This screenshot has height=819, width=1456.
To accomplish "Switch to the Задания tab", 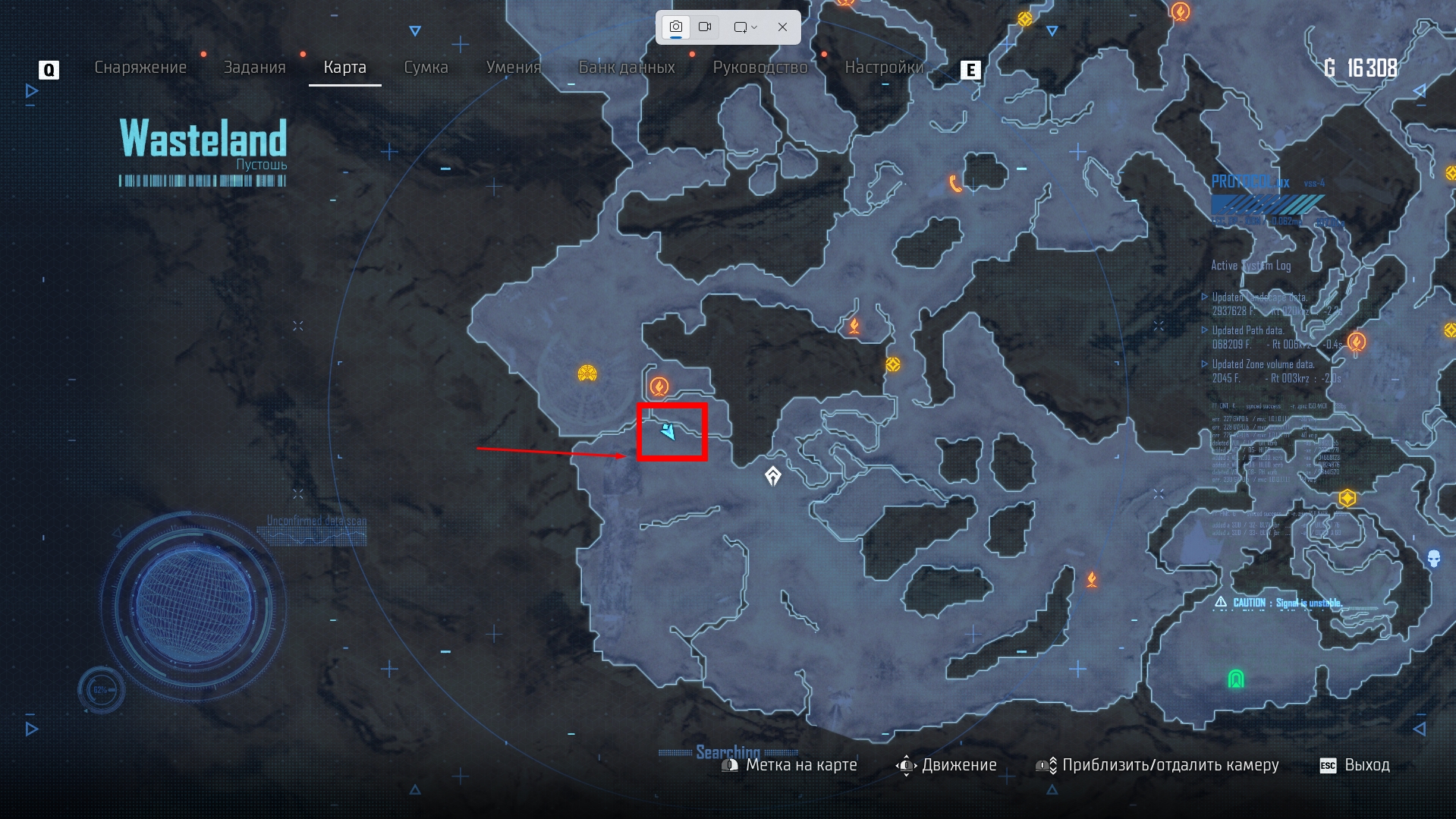I will 254,68.
